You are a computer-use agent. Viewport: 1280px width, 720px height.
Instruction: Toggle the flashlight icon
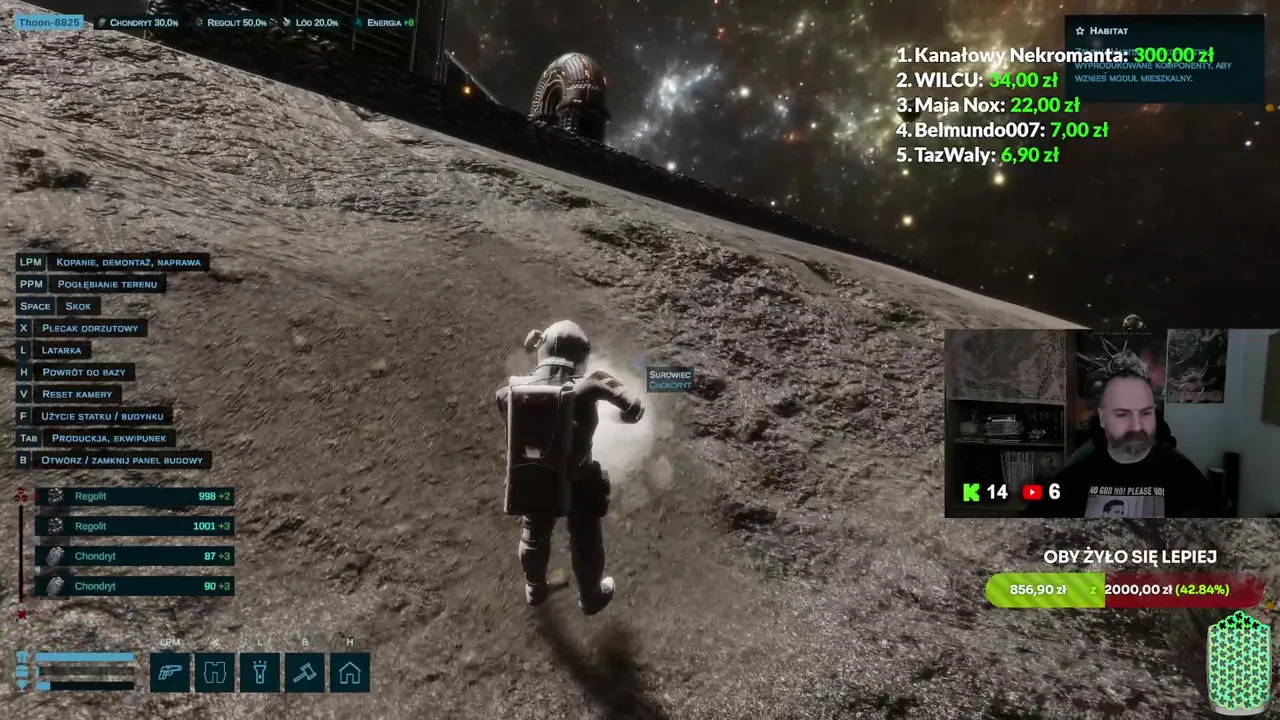pos(260,672)
